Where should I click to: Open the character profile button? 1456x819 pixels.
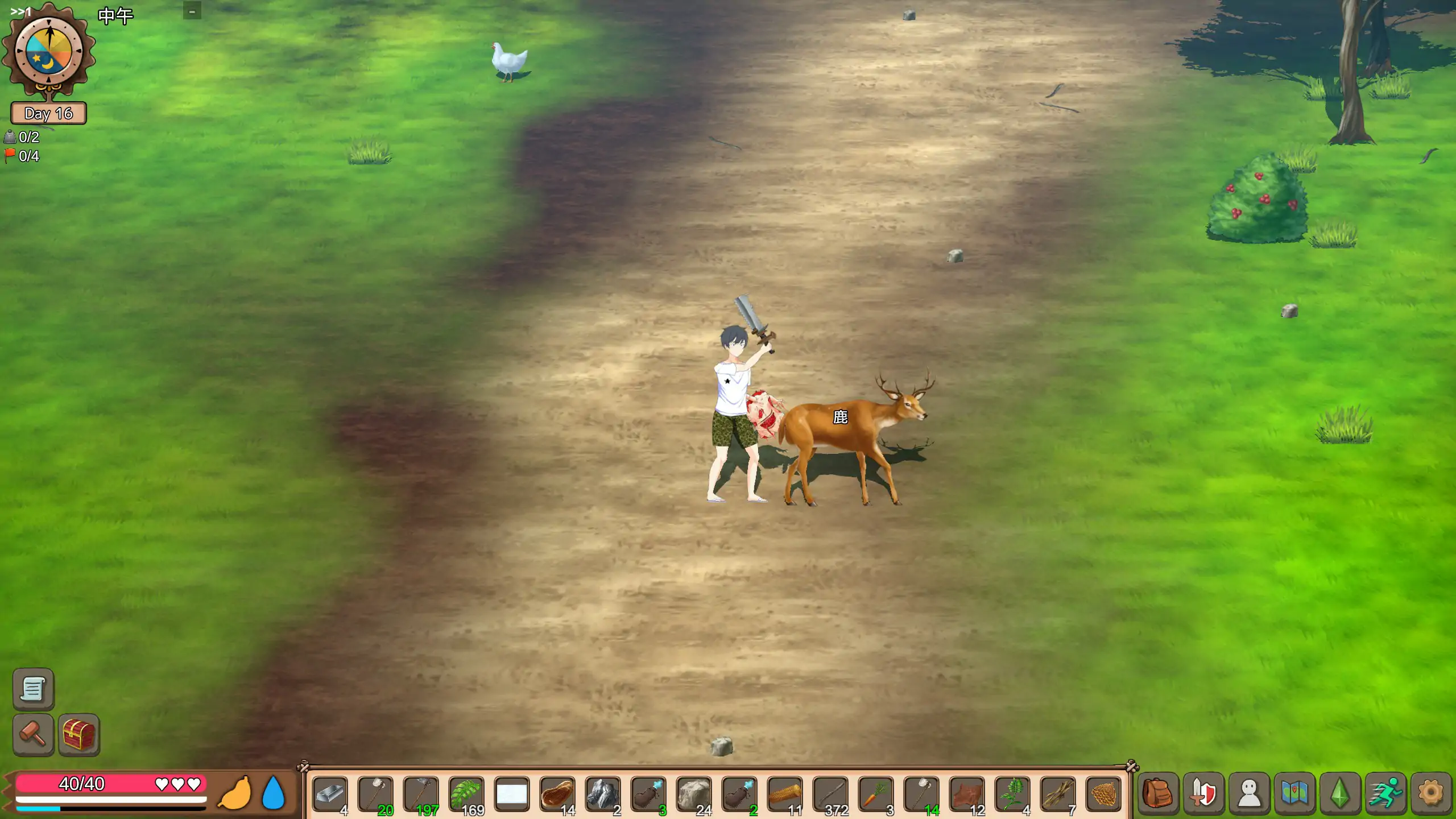pyautogui.click(x=1249, y=793)
